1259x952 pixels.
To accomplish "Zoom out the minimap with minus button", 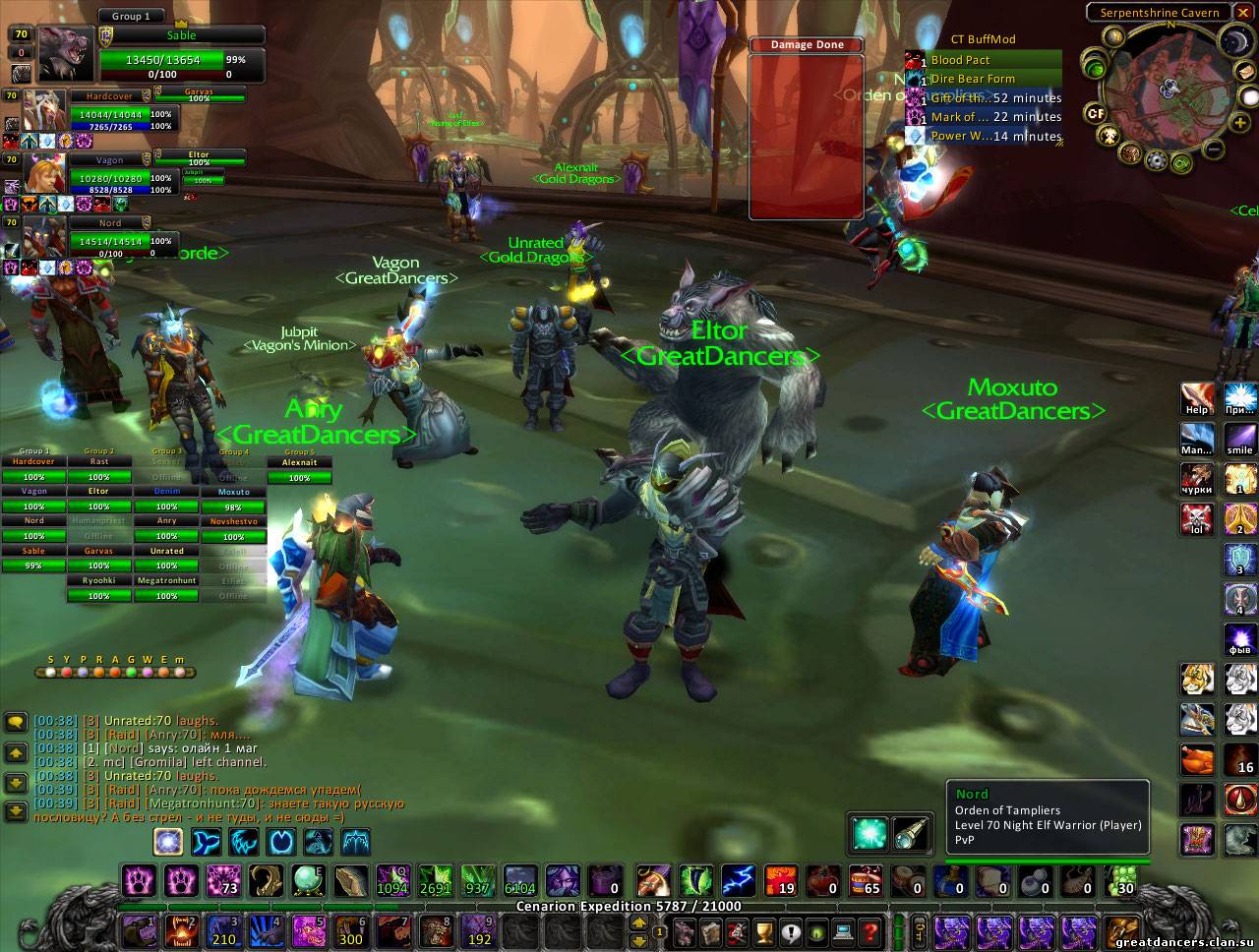I will coord(1213,149).
